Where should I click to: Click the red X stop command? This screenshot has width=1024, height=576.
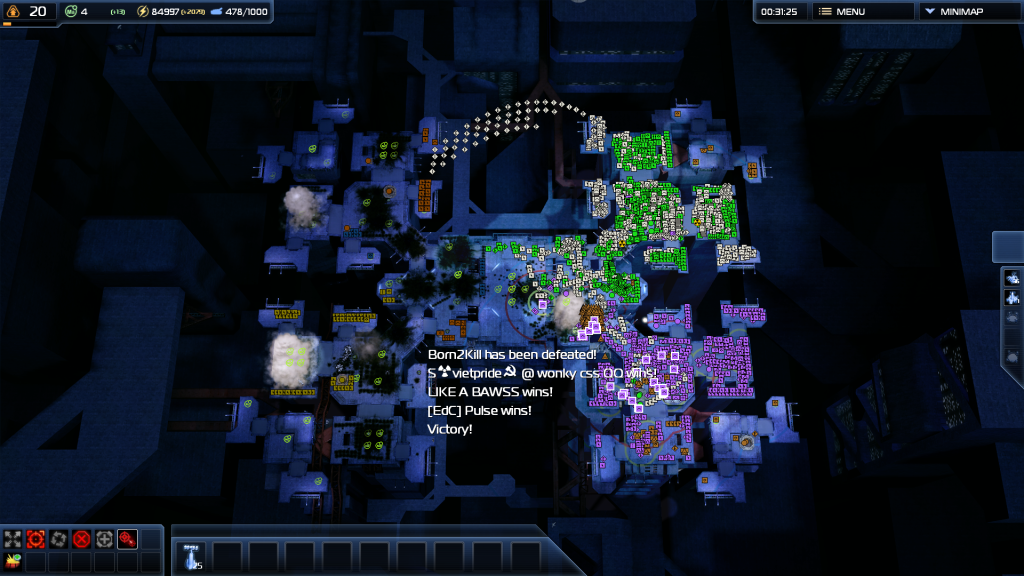(x=82, y=539)
